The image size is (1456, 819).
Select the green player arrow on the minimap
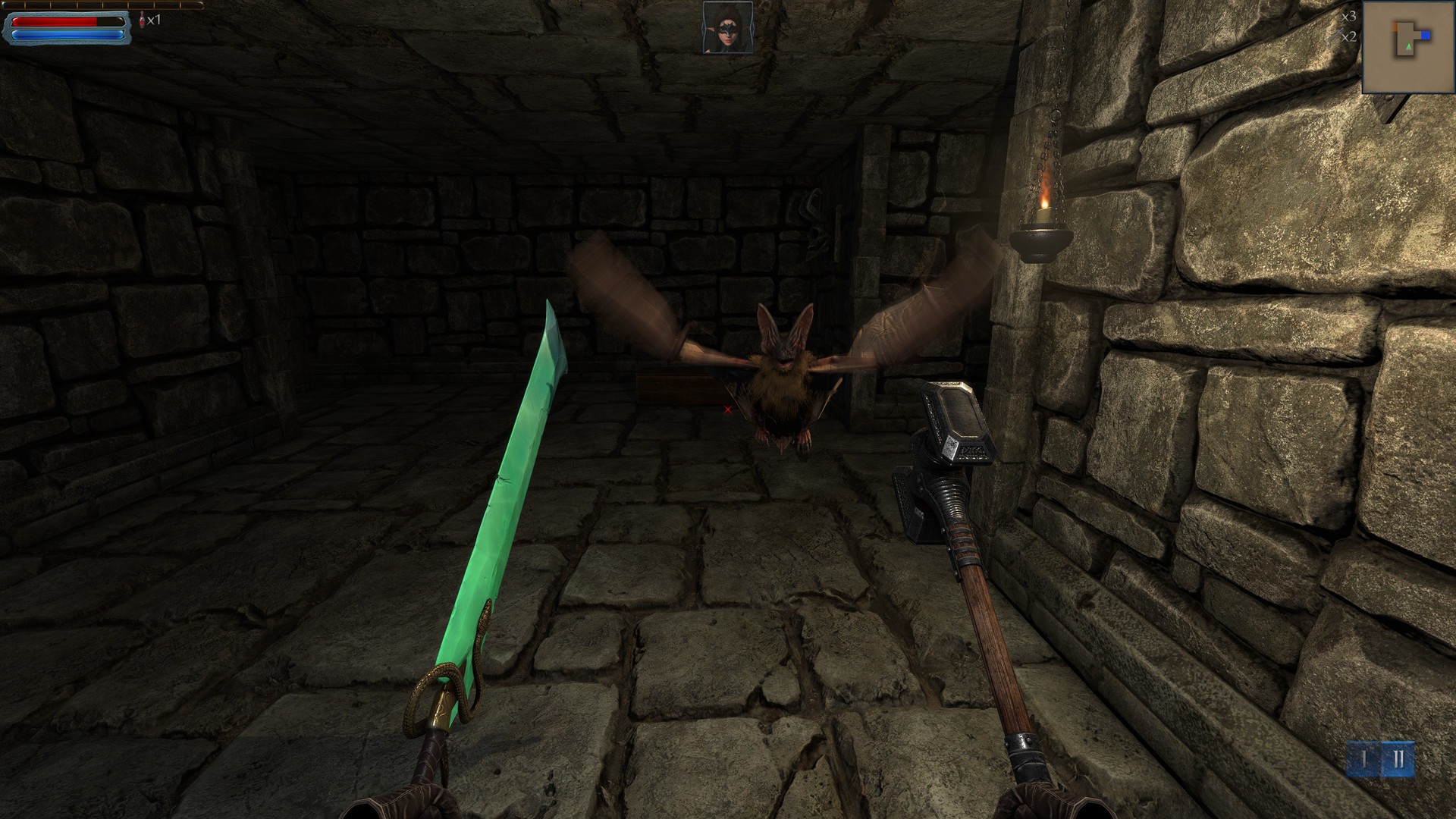[1408, 46]
